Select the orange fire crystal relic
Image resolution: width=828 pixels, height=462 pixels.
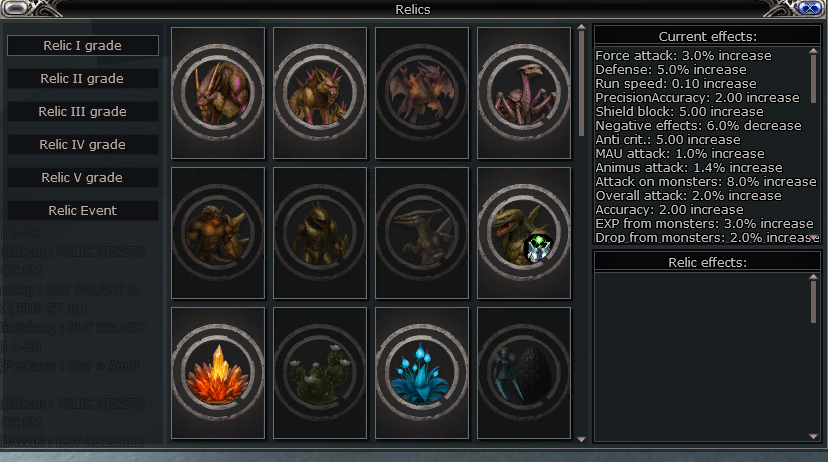218,372
